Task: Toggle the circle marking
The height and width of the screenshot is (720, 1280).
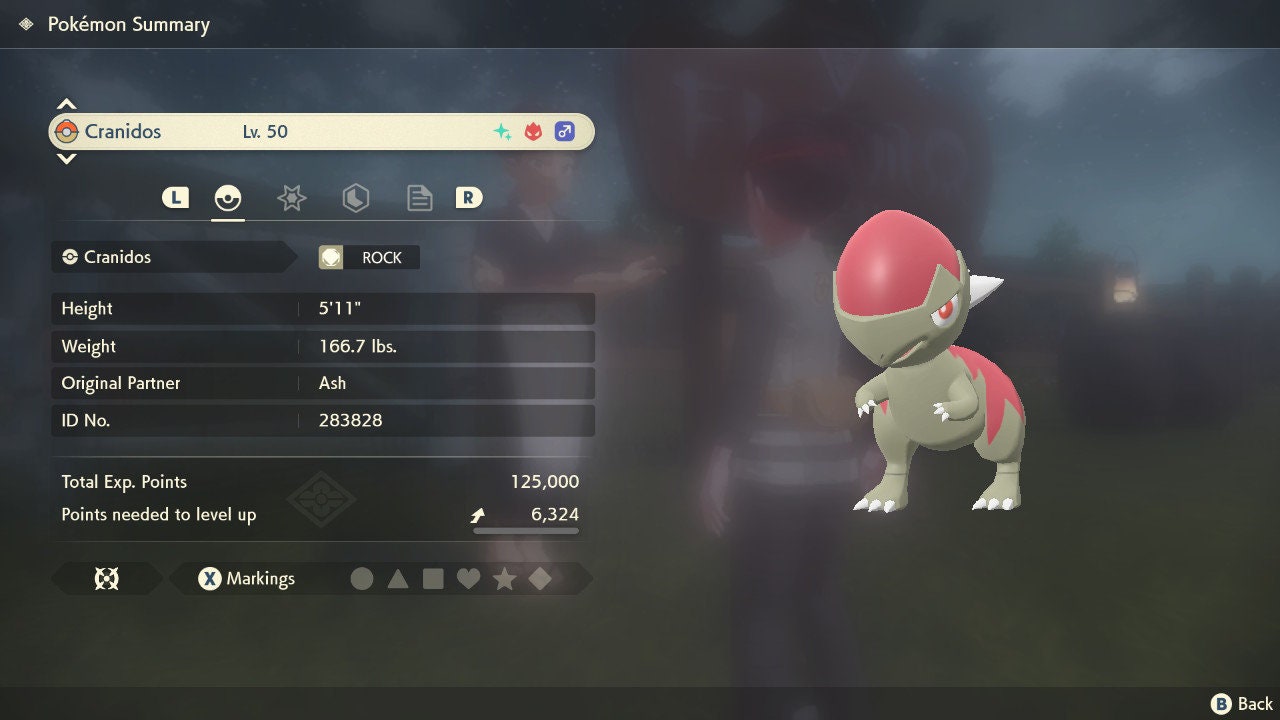Action: click(362, 578)
